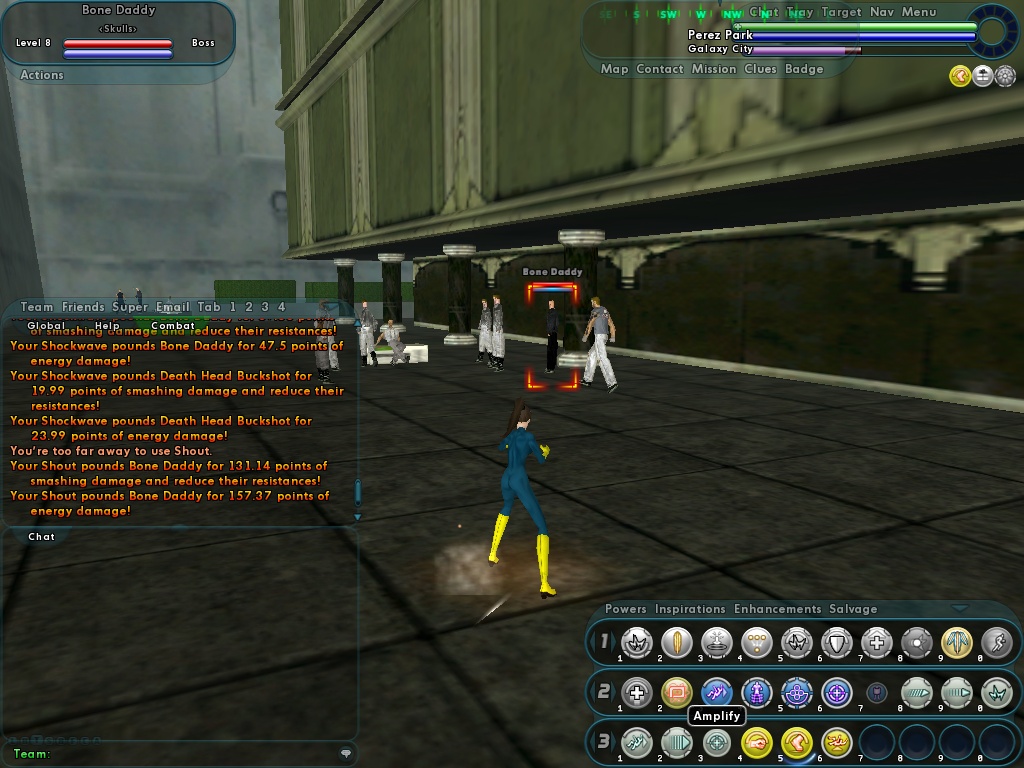The image size is (1024, 768).
Task: Activate the running figure sprint power
Action: 996,643
